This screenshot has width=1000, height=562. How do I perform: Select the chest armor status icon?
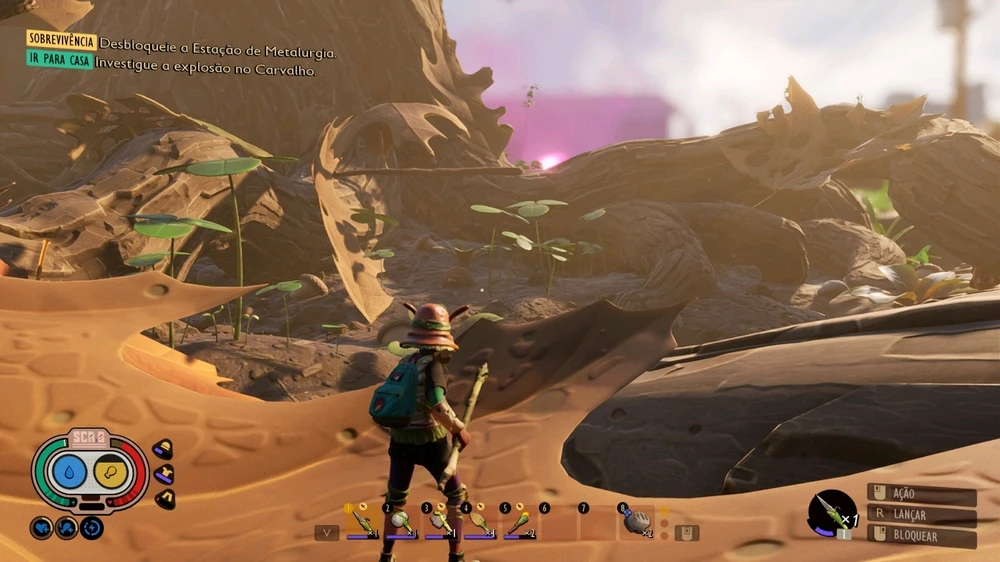click(163, 474)
